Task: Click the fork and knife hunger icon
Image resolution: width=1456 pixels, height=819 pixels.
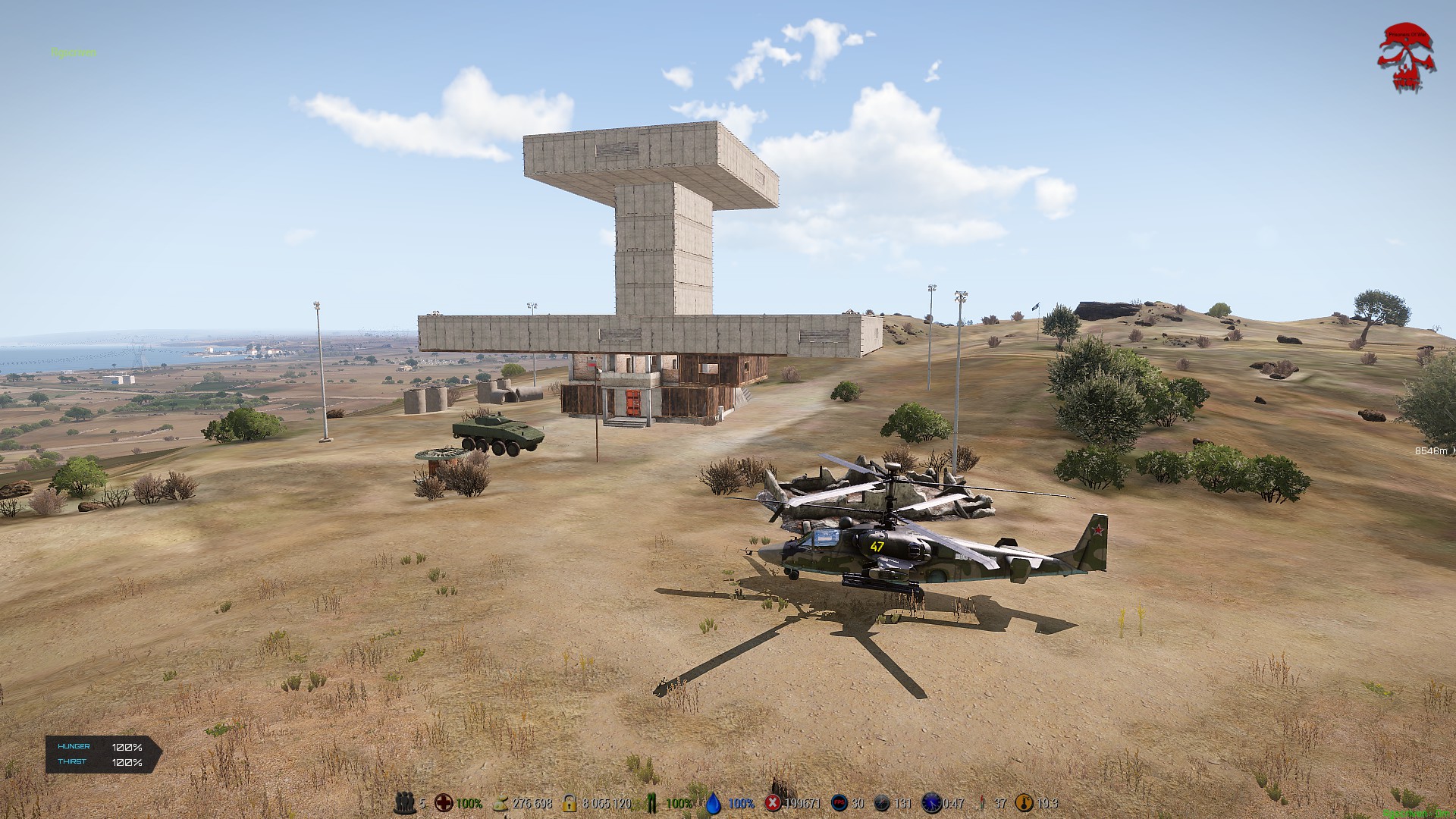Action: 651,803
